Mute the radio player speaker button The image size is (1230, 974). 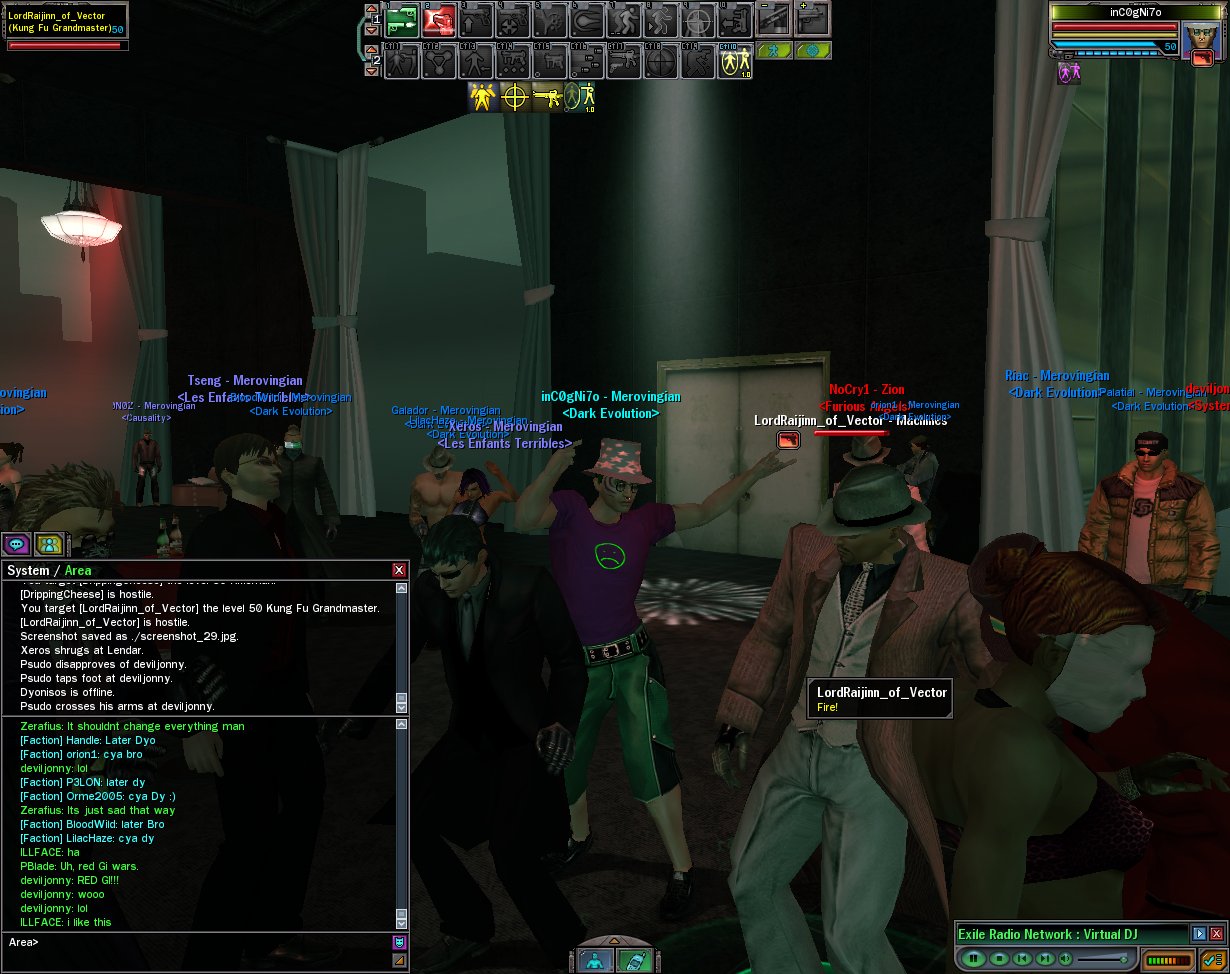coord(1066,959)
